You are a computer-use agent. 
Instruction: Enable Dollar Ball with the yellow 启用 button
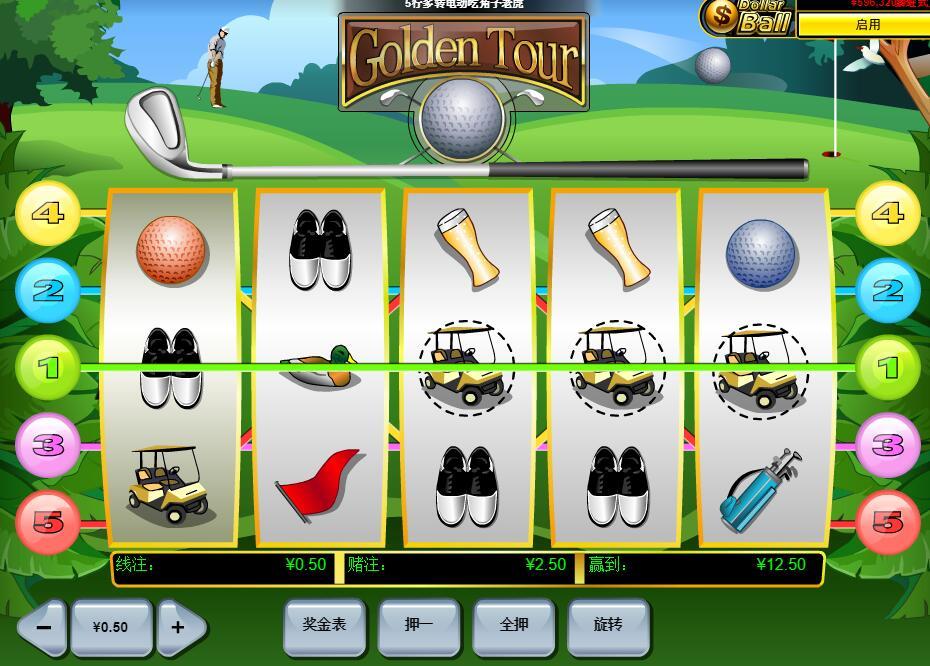[x=866, y=25]
